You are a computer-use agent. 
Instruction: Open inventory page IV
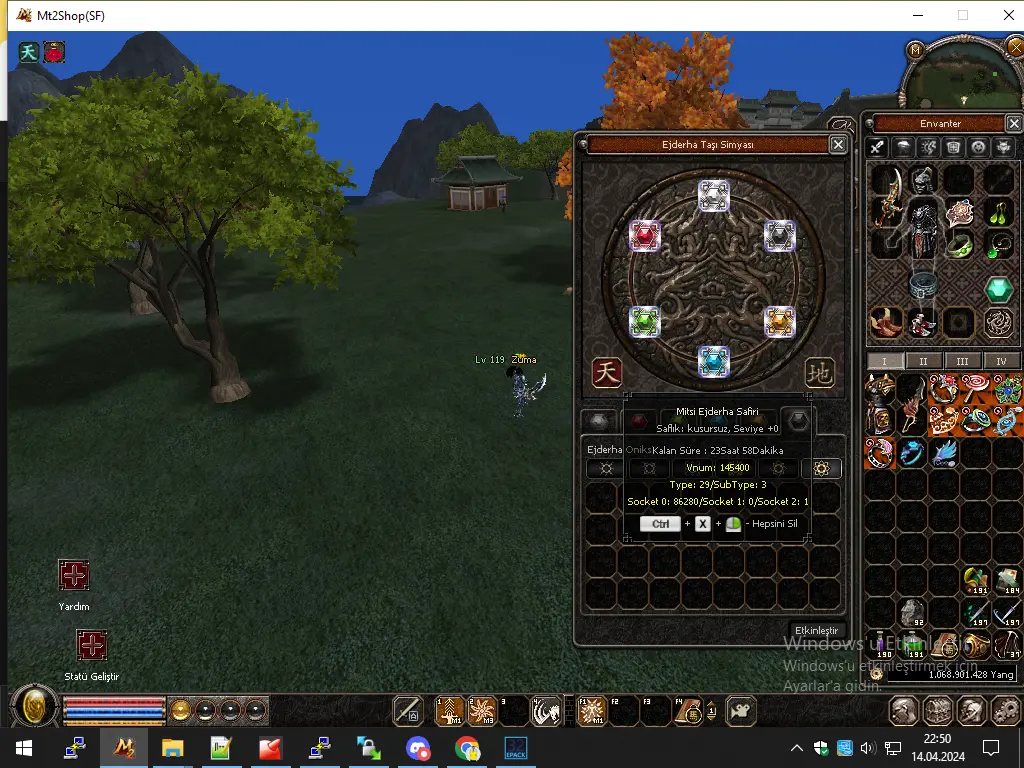tap(1001, 361)
